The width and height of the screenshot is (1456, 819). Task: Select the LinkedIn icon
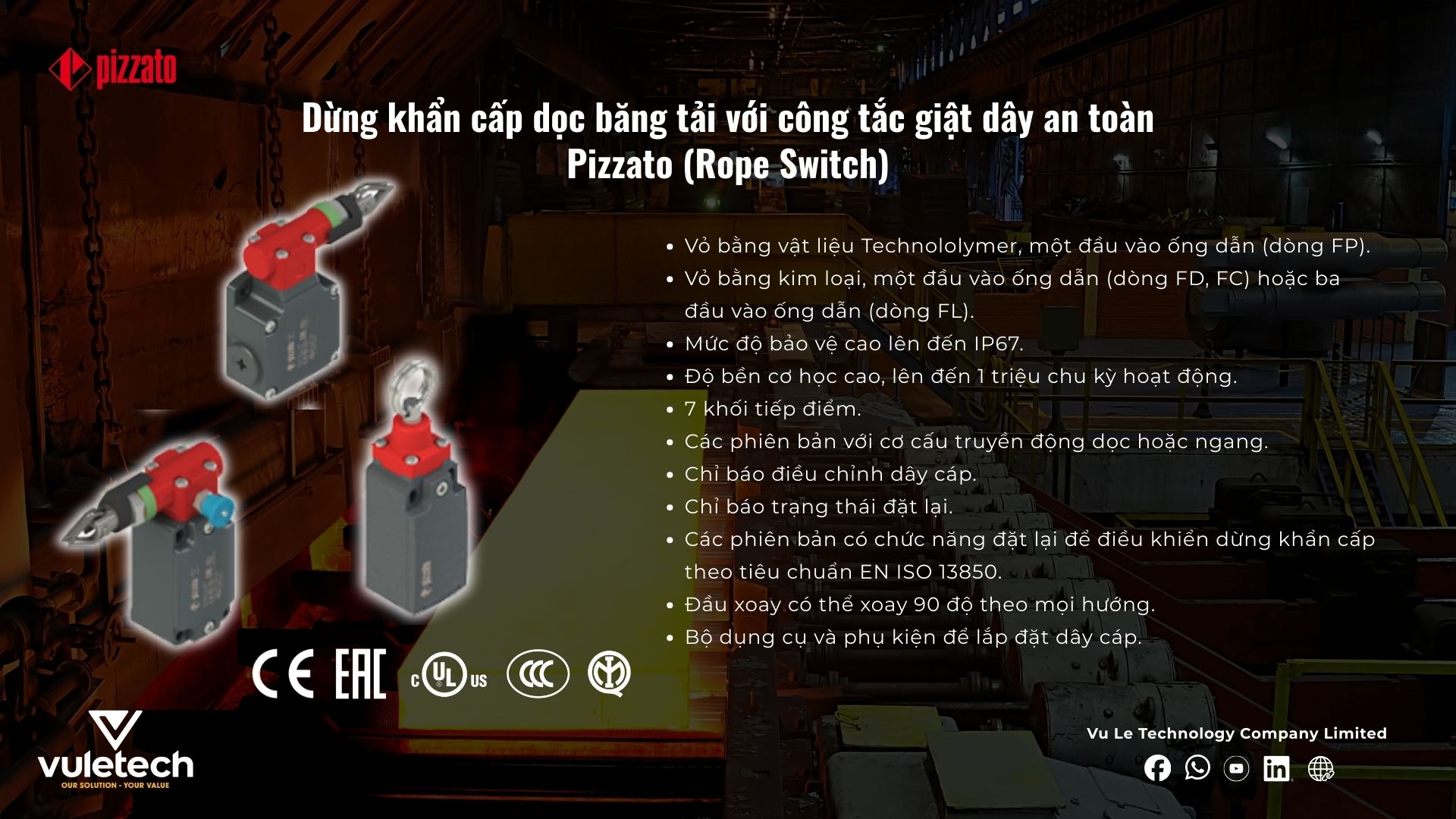pos(1276,768)
